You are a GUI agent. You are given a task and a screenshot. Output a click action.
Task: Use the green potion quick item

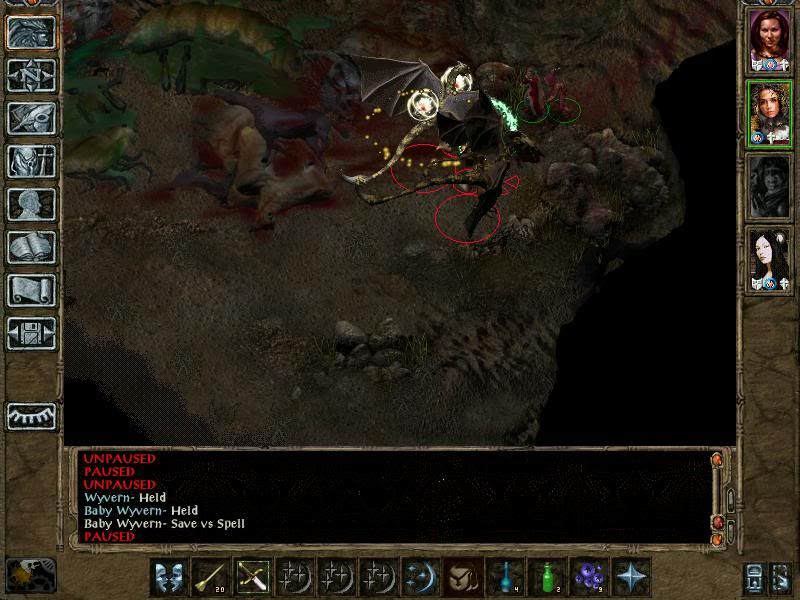[x=546, y=576]
